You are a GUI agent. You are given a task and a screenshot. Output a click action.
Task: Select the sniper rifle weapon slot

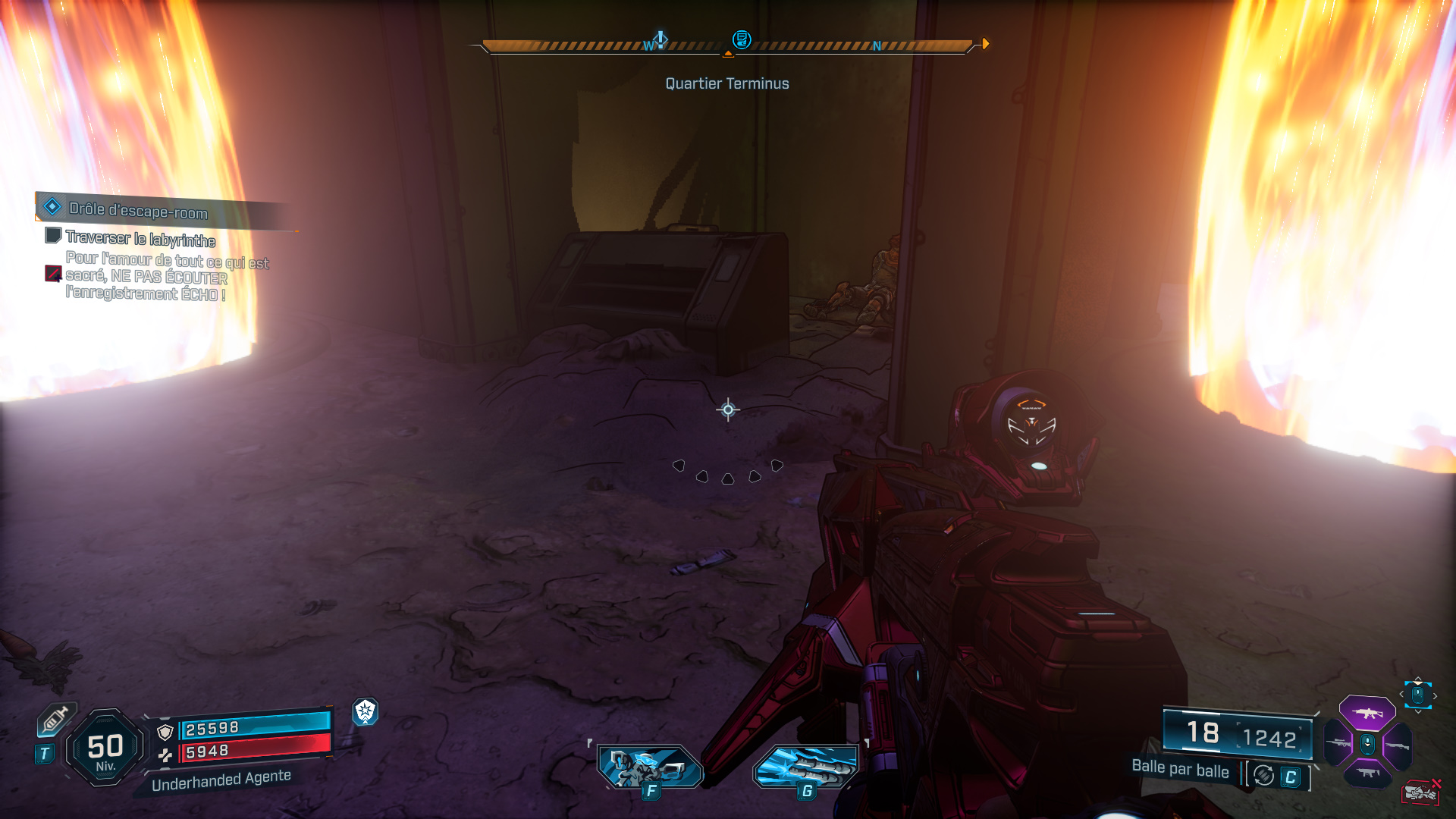point(1338,743)
